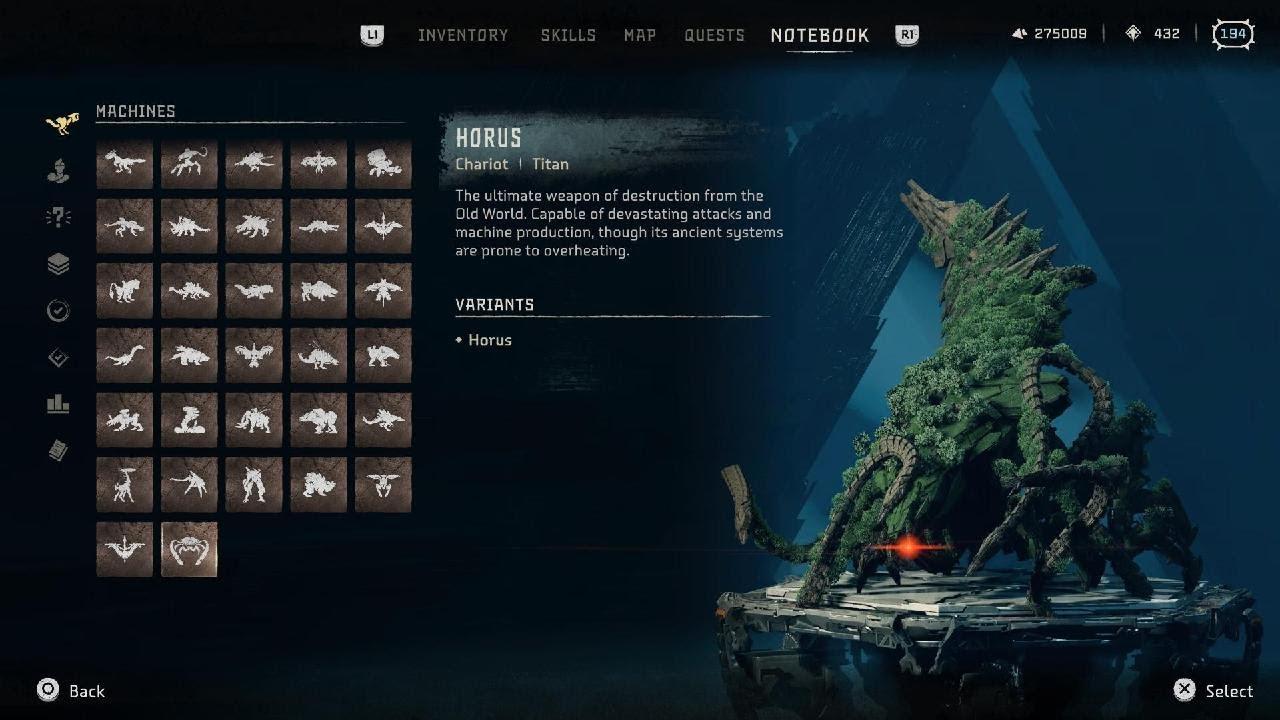
Task: Select the highlighted Horus machine tile
Action: coord(189,549)
